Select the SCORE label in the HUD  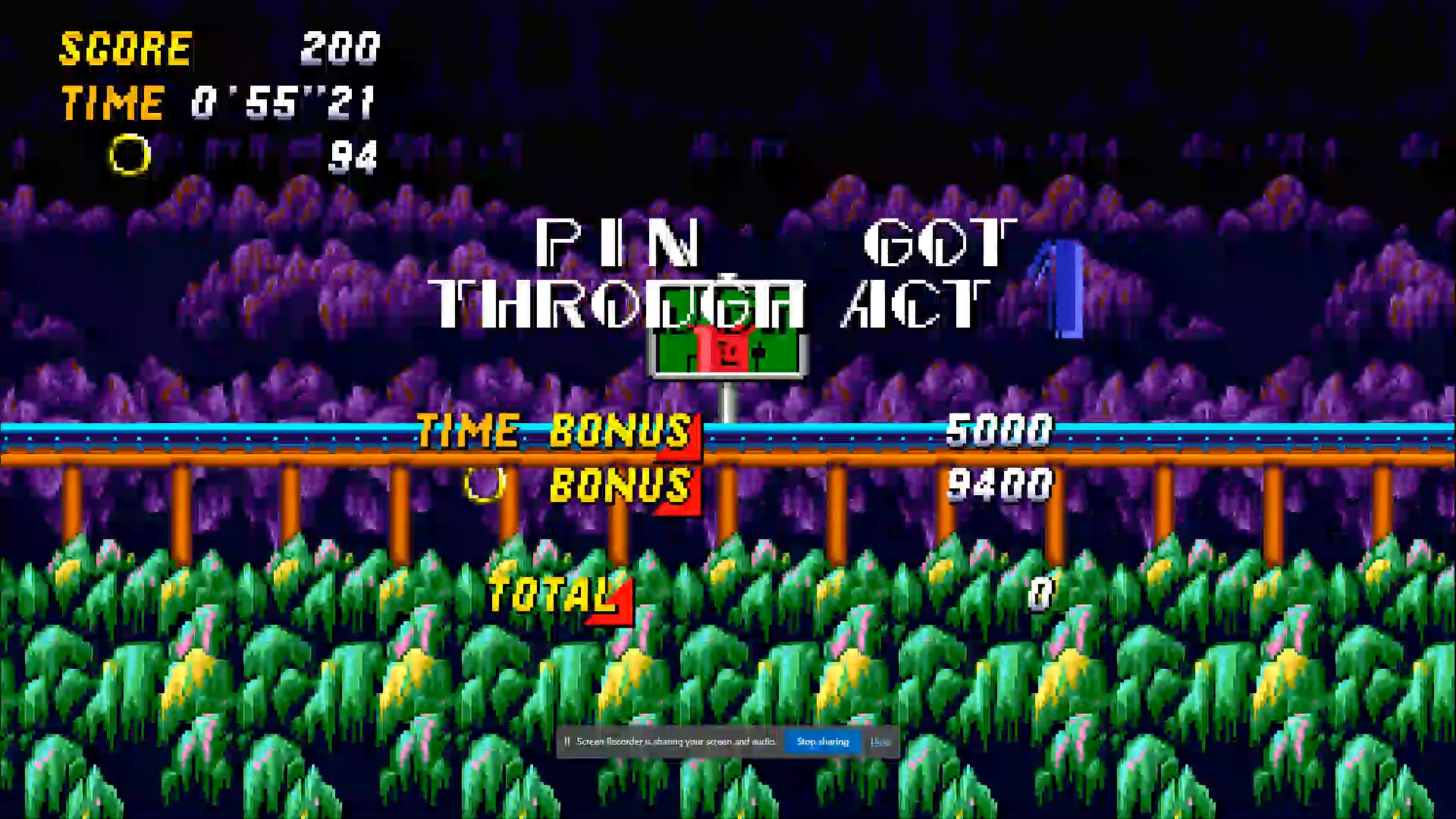(125, 49)
